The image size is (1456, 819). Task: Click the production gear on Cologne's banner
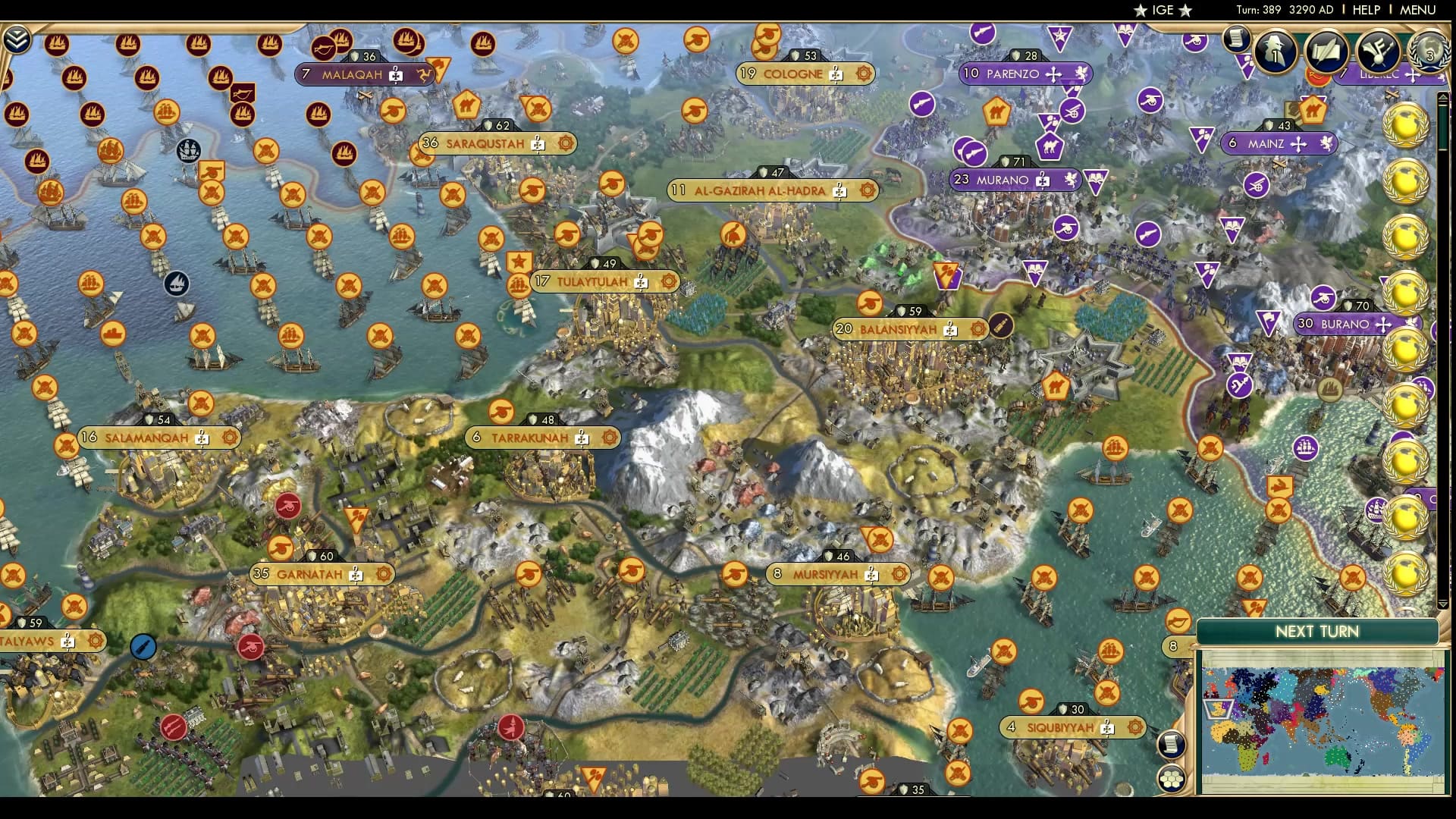click(863, 74)
